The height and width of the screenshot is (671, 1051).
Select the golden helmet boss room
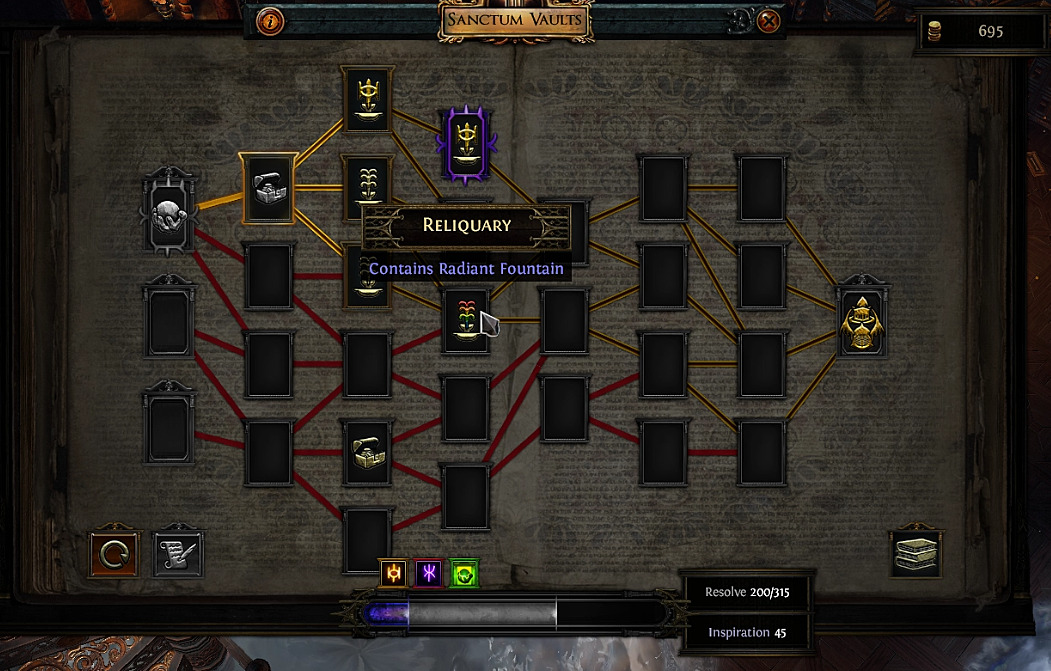pyautogui.click(x=862, y=320)
